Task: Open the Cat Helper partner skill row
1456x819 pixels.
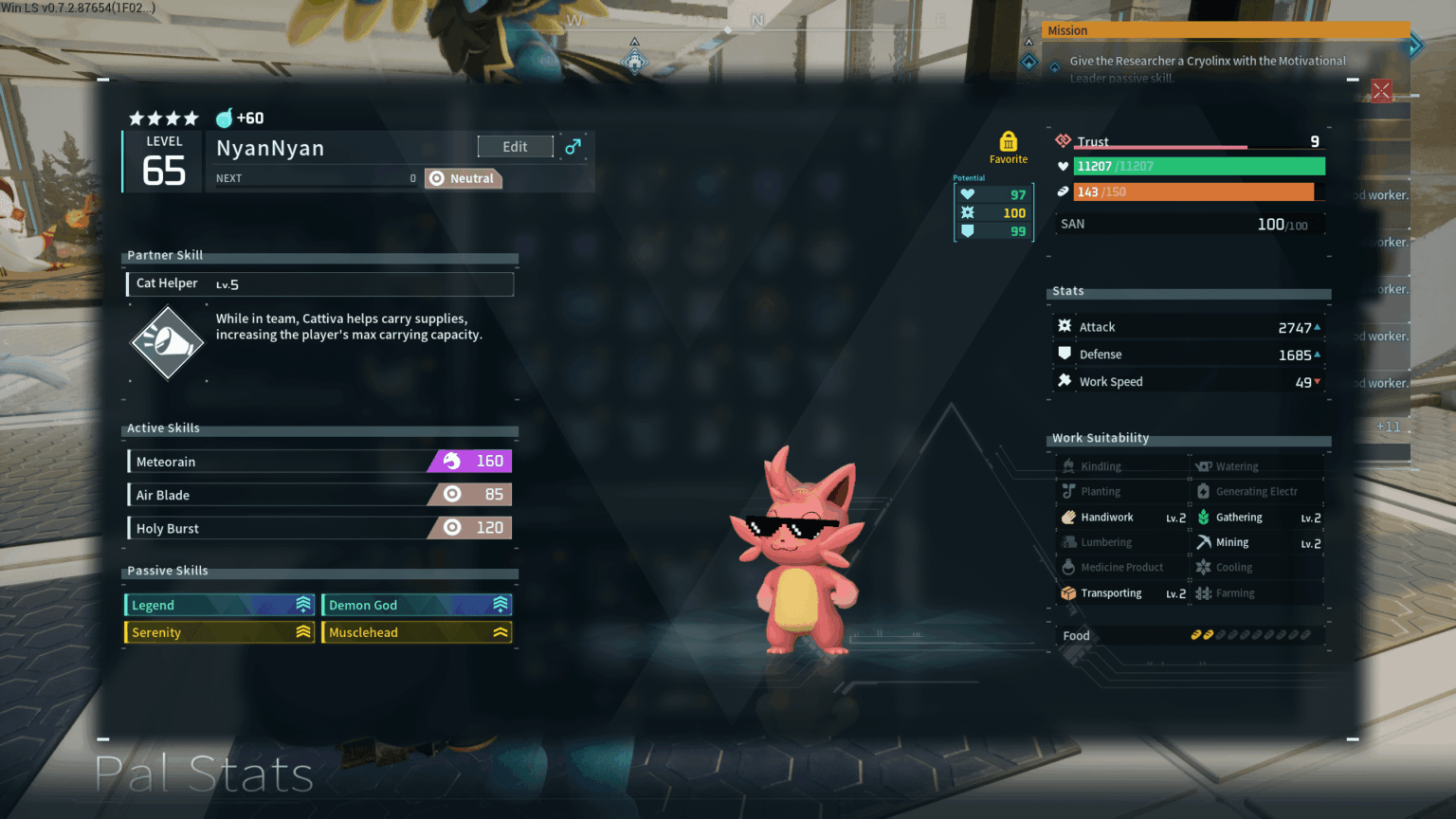Action: pyautogui.click(x=320, y=283)
